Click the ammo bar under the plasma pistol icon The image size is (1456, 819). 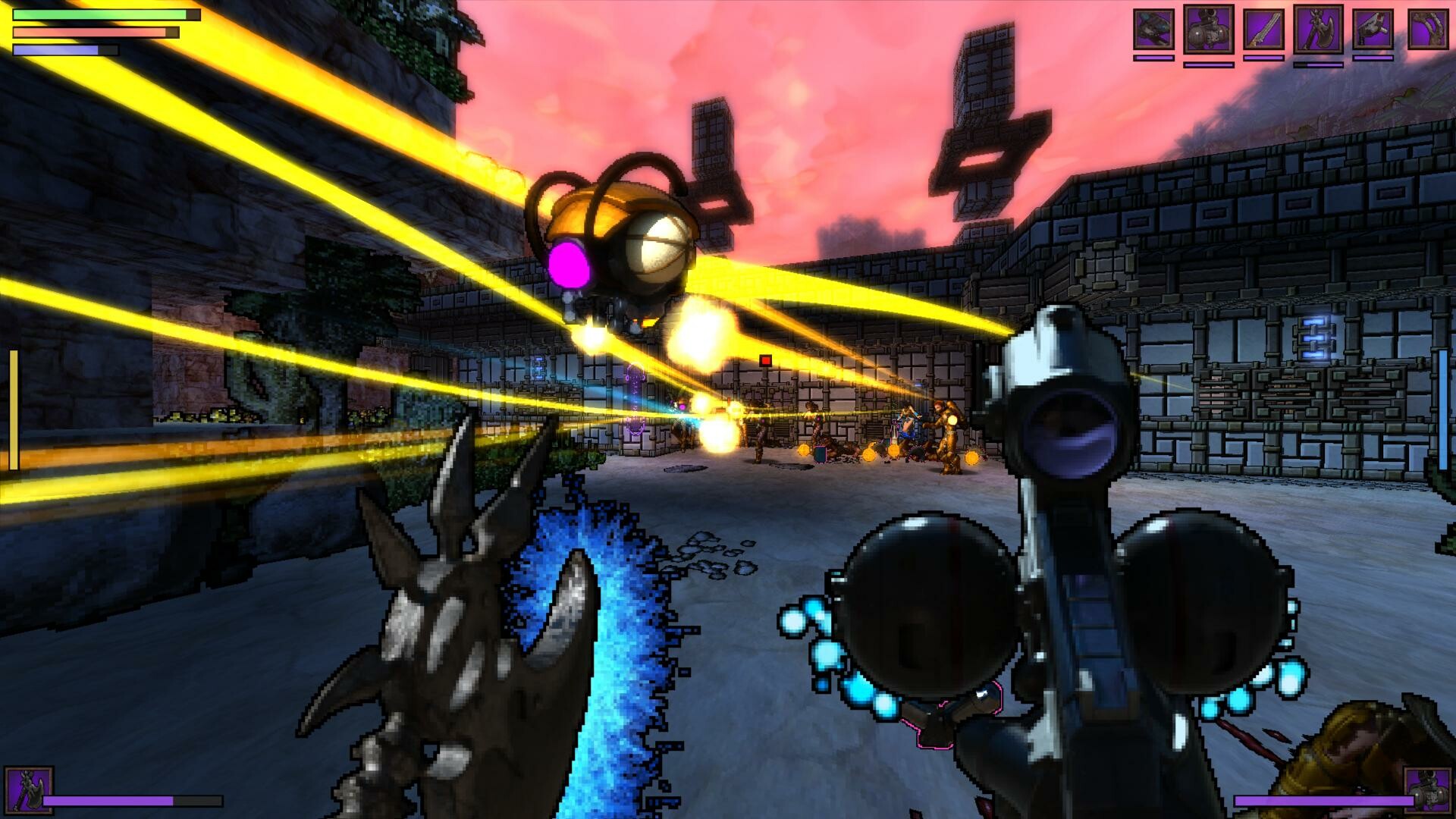click(1153, 58)
